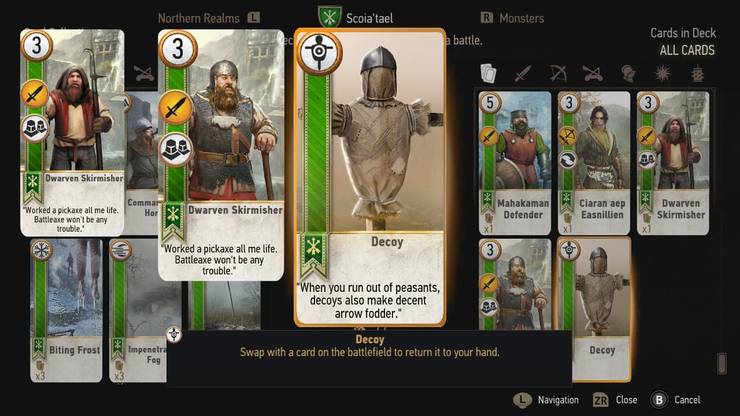Filter deck by melee sword icon
The image size is (740, 416).
(522, 73)
